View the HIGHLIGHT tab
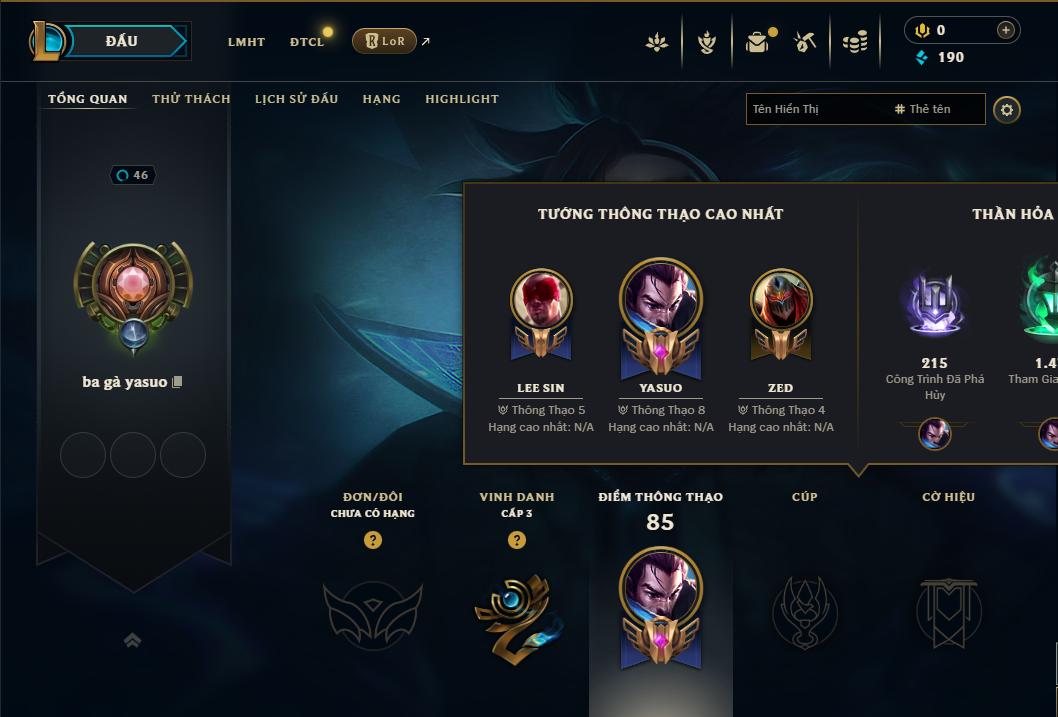 click(462, 99)
